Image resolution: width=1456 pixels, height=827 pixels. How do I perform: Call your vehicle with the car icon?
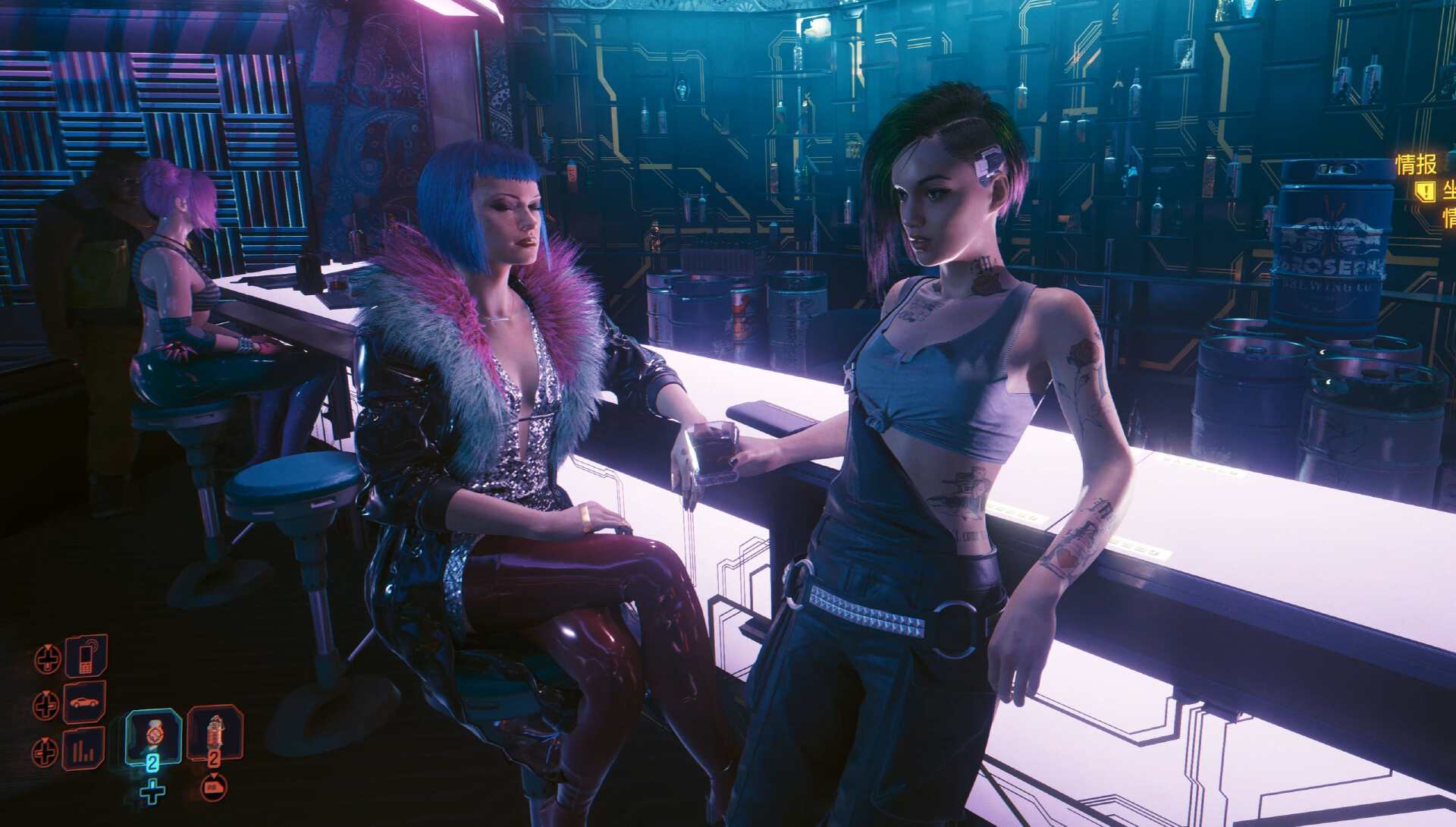click(84, 703)
